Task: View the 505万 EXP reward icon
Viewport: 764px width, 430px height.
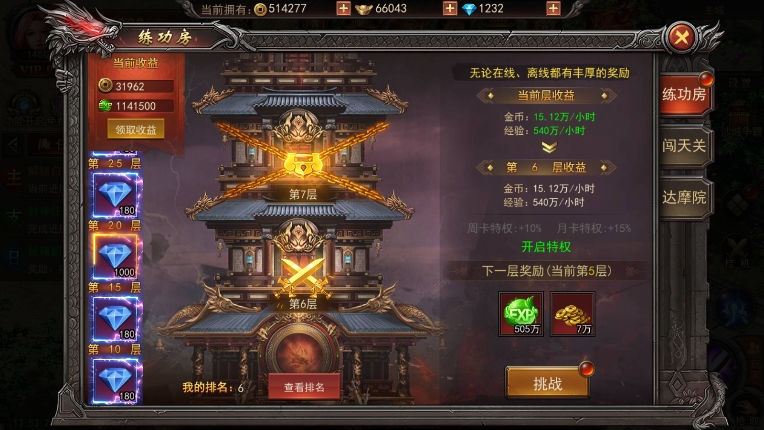Action: point(521,313)
